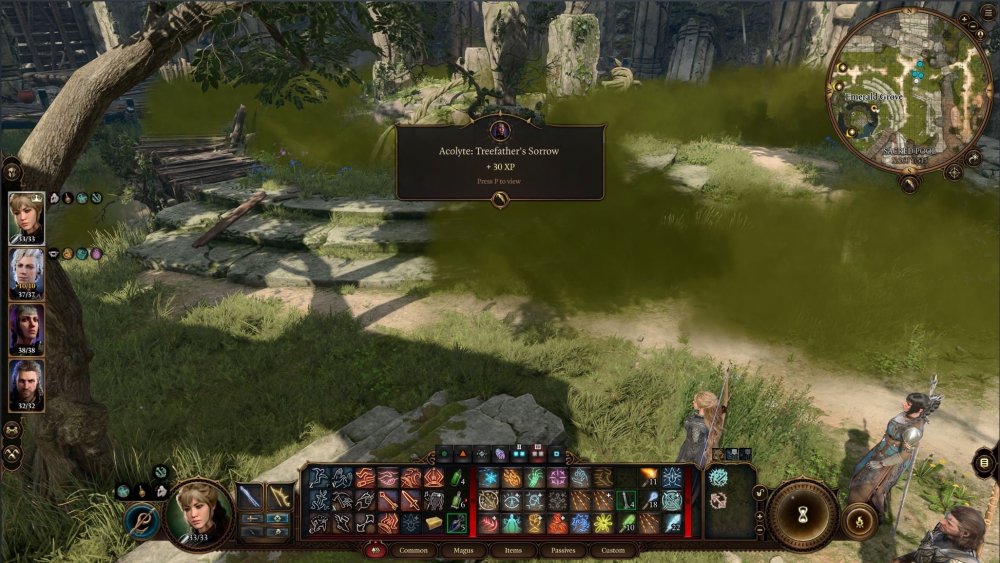Open the Treefather's Sorrow inspiration notification
The height and width of the screenshot is (563, 1000).
click(x=500, y=160)
